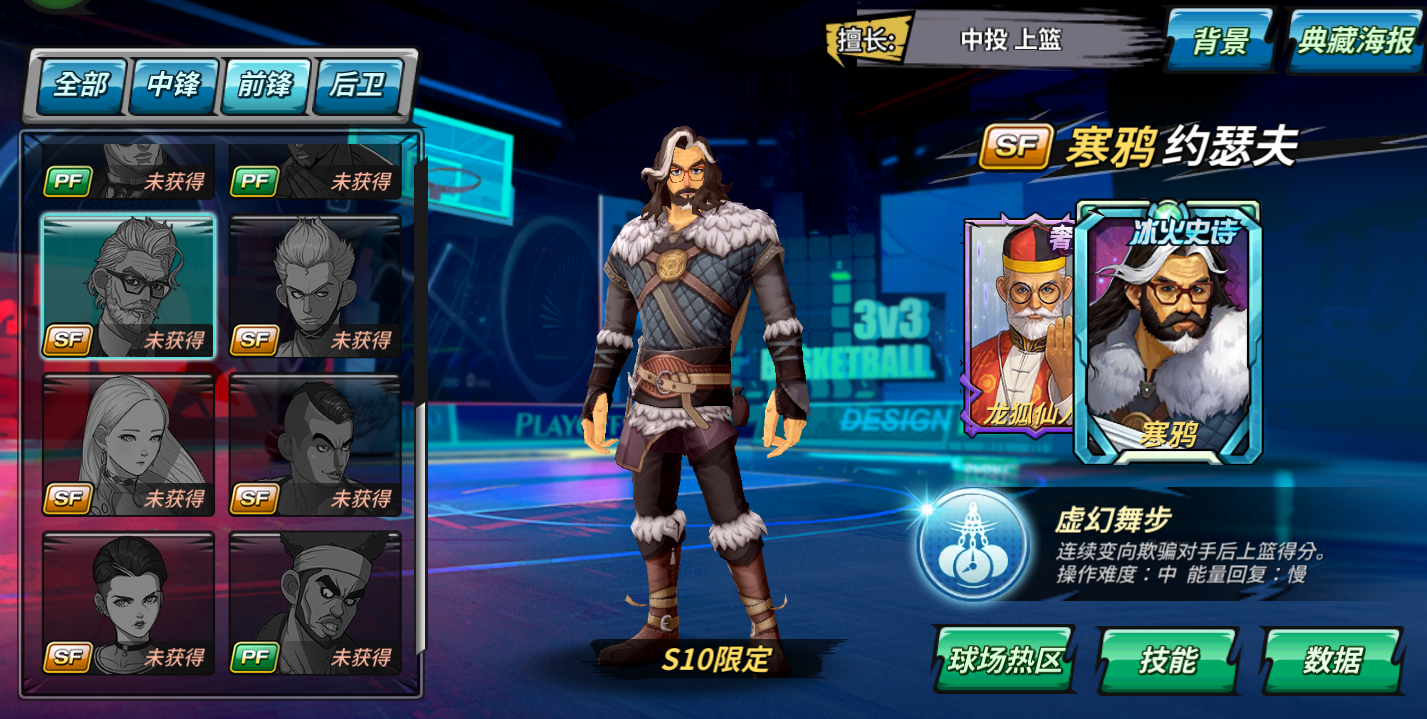
Task: Open the 球场热区 court hot zones
Action: coord(1003,660)
